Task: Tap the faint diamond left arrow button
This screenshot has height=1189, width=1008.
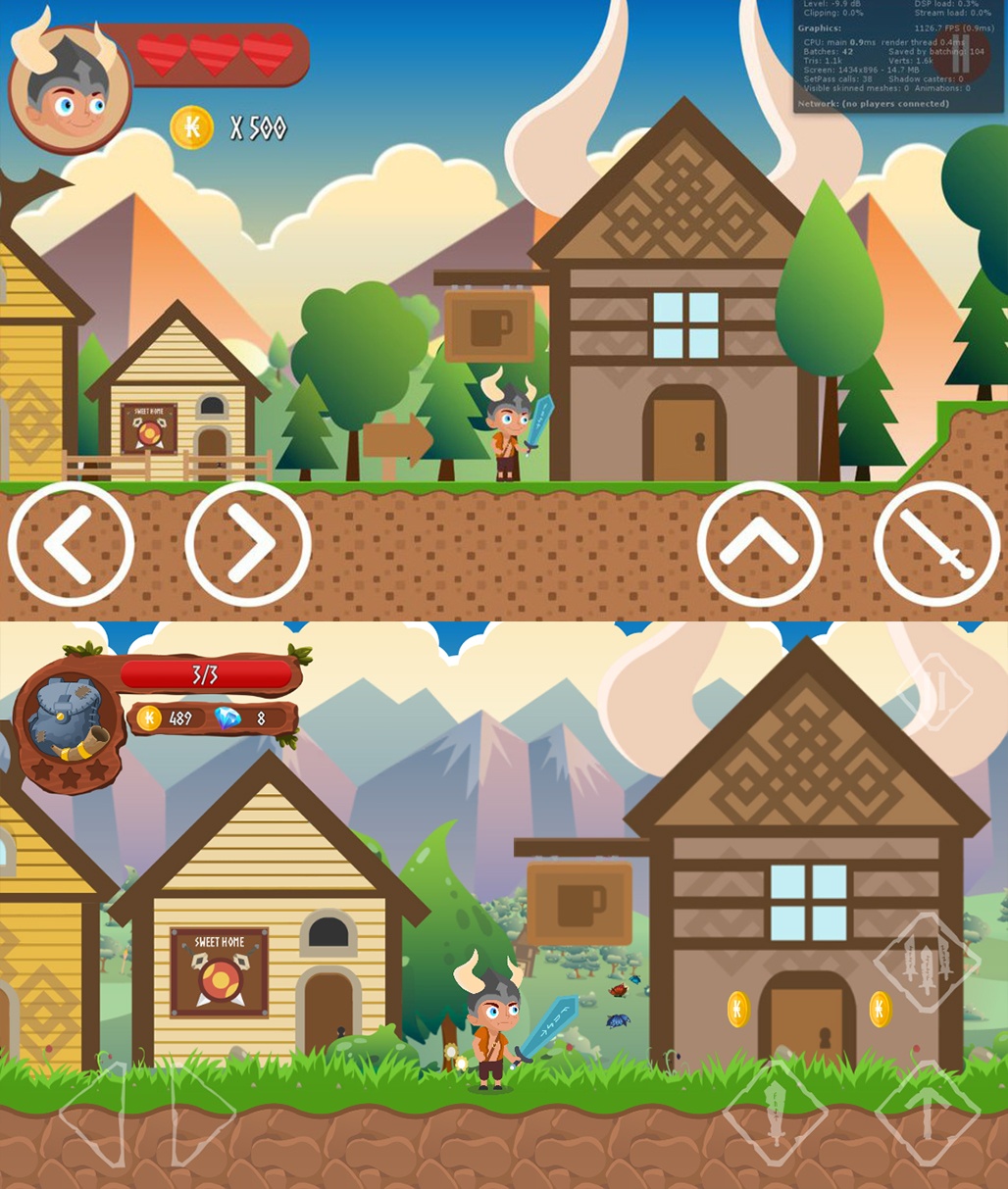Action: pyautogui.click(x=97, y=1114)
